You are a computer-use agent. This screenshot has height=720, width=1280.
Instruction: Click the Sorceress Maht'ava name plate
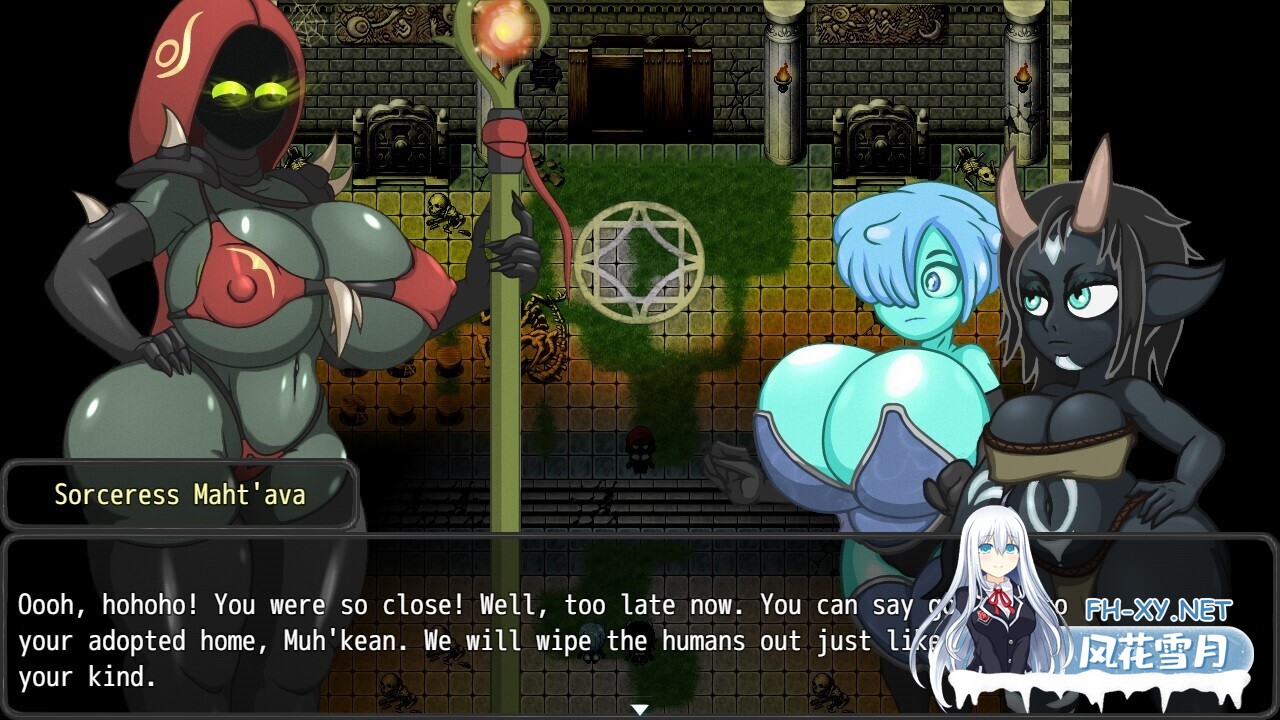[x=180, y=494]
